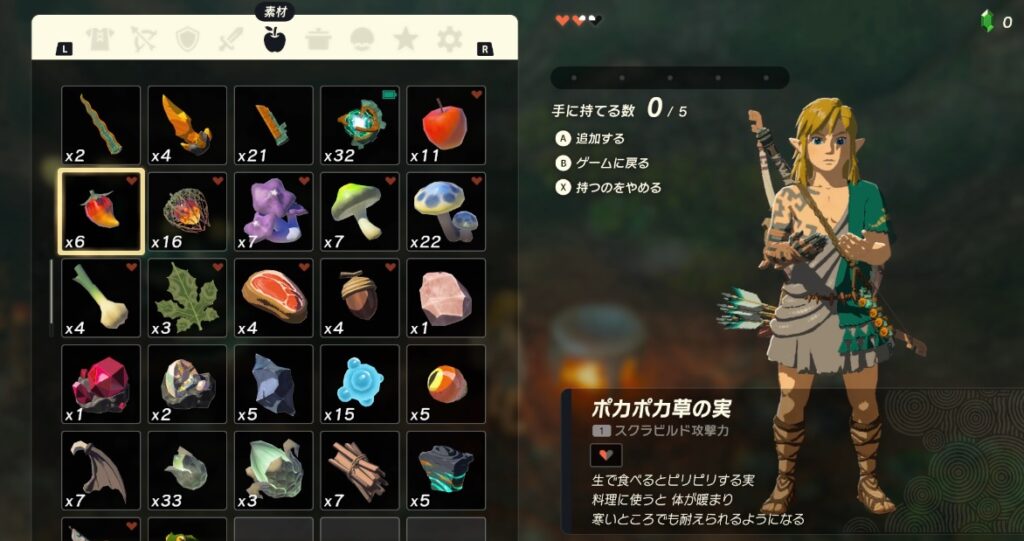Pick the purple mushroom cluster
This screenshot has width=1024, height=541.
[x=273, y=211]
